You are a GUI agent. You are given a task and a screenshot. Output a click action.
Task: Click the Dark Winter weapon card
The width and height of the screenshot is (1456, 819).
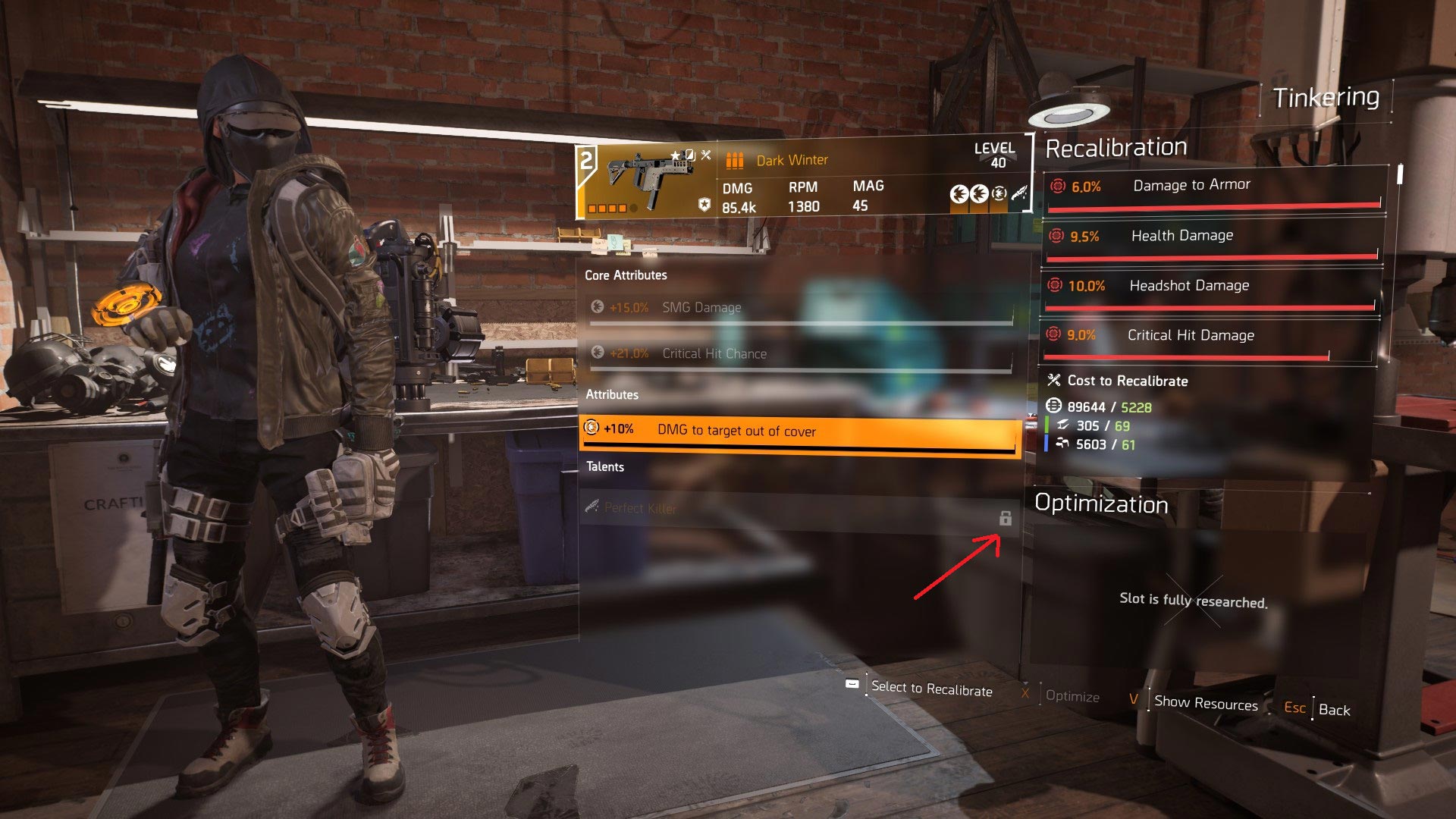[802, 179]
